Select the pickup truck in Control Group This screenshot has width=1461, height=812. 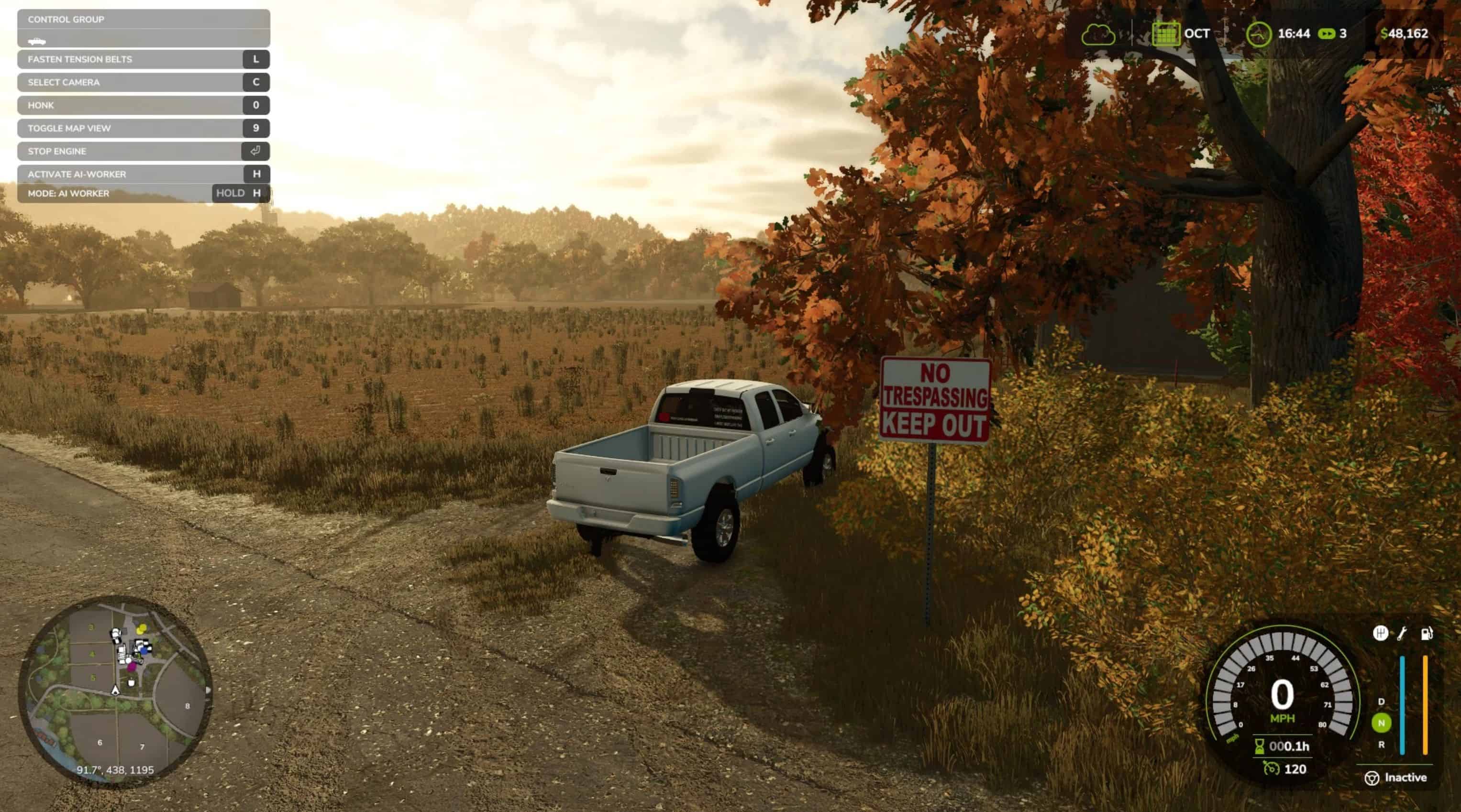[x=37, y=41]
